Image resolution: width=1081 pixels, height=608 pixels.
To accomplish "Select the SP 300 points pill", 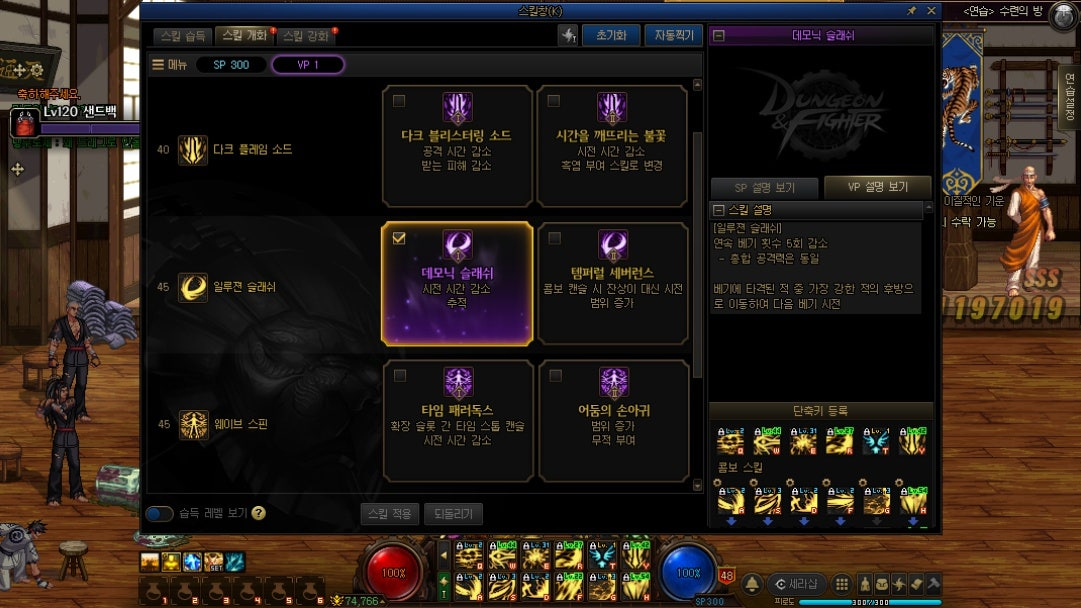I will tap(231, 65).
